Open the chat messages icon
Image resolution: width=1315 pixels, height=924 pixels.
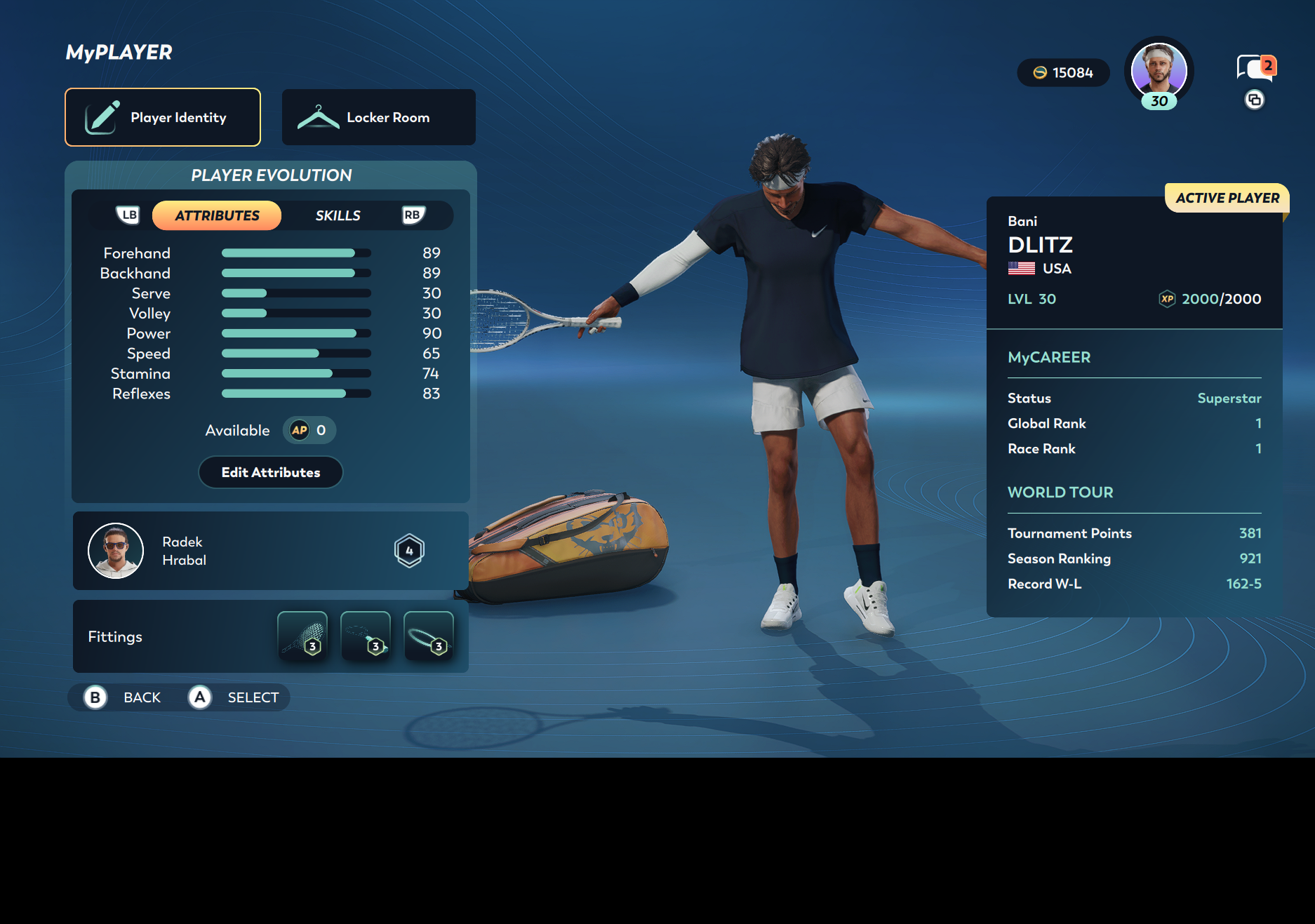pos(1255,68)
